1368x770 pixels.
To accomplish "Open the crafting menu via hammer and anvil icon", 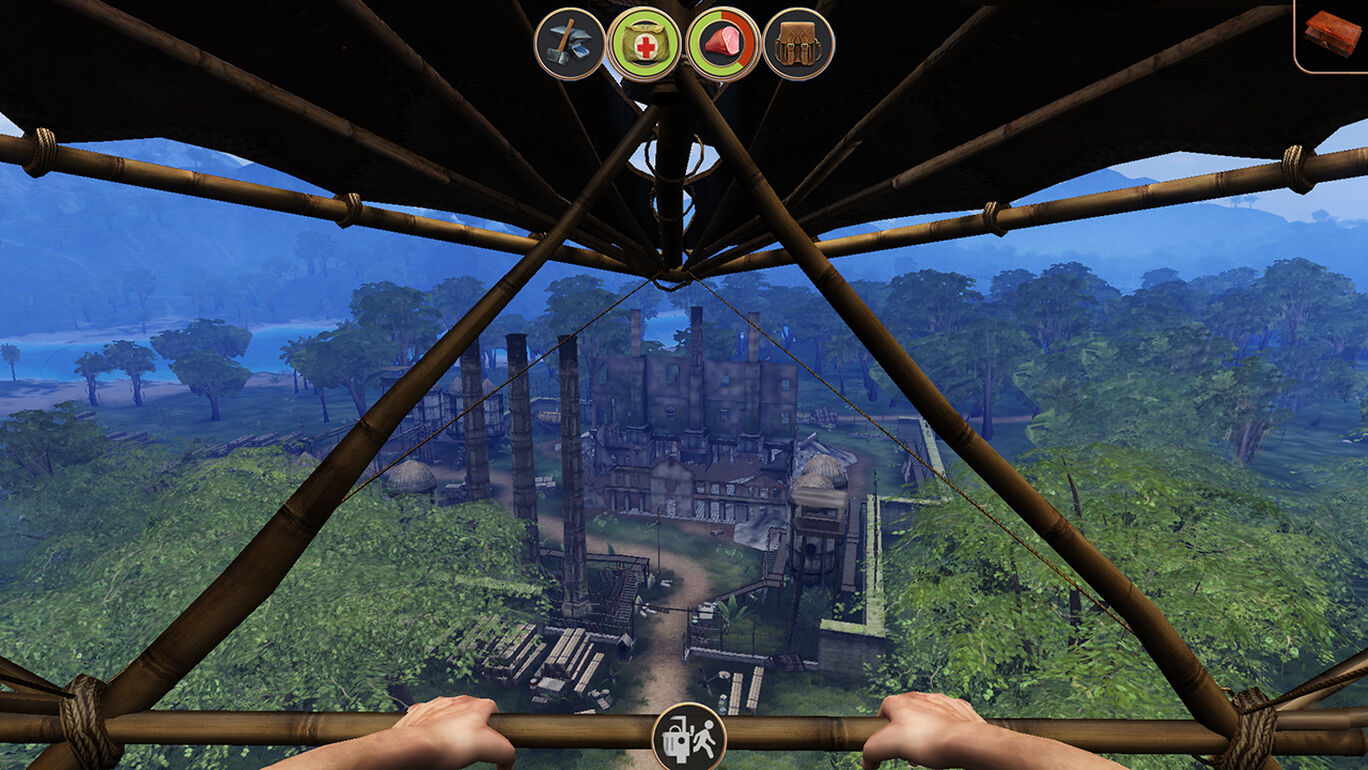I will pyautogui.click(x=570, y=42).
